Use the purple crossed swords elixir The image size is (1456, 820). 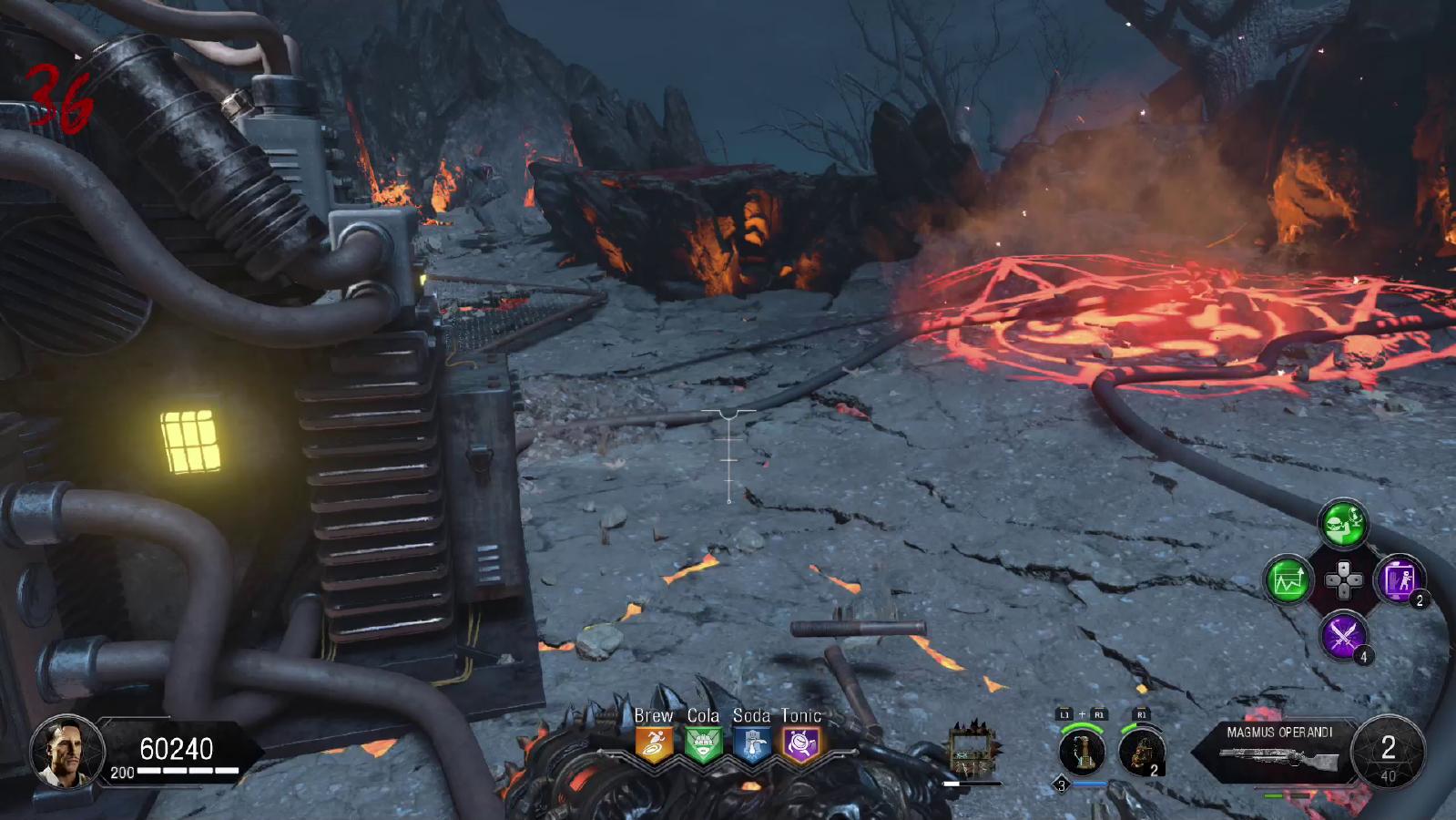pos(1343,635)
